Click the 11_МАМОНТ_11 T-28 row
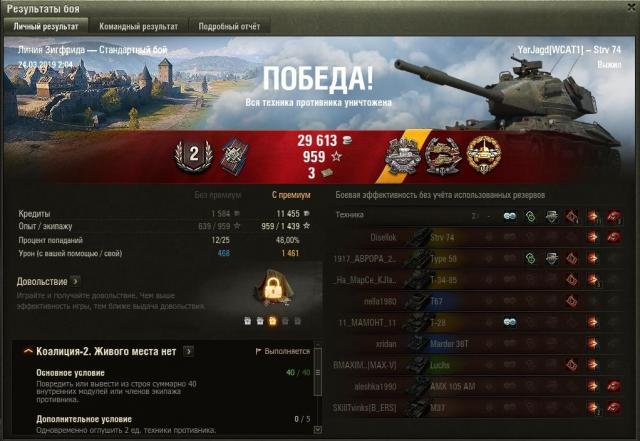The height and width of the screenshot is (441, 640). coord(478,321)
